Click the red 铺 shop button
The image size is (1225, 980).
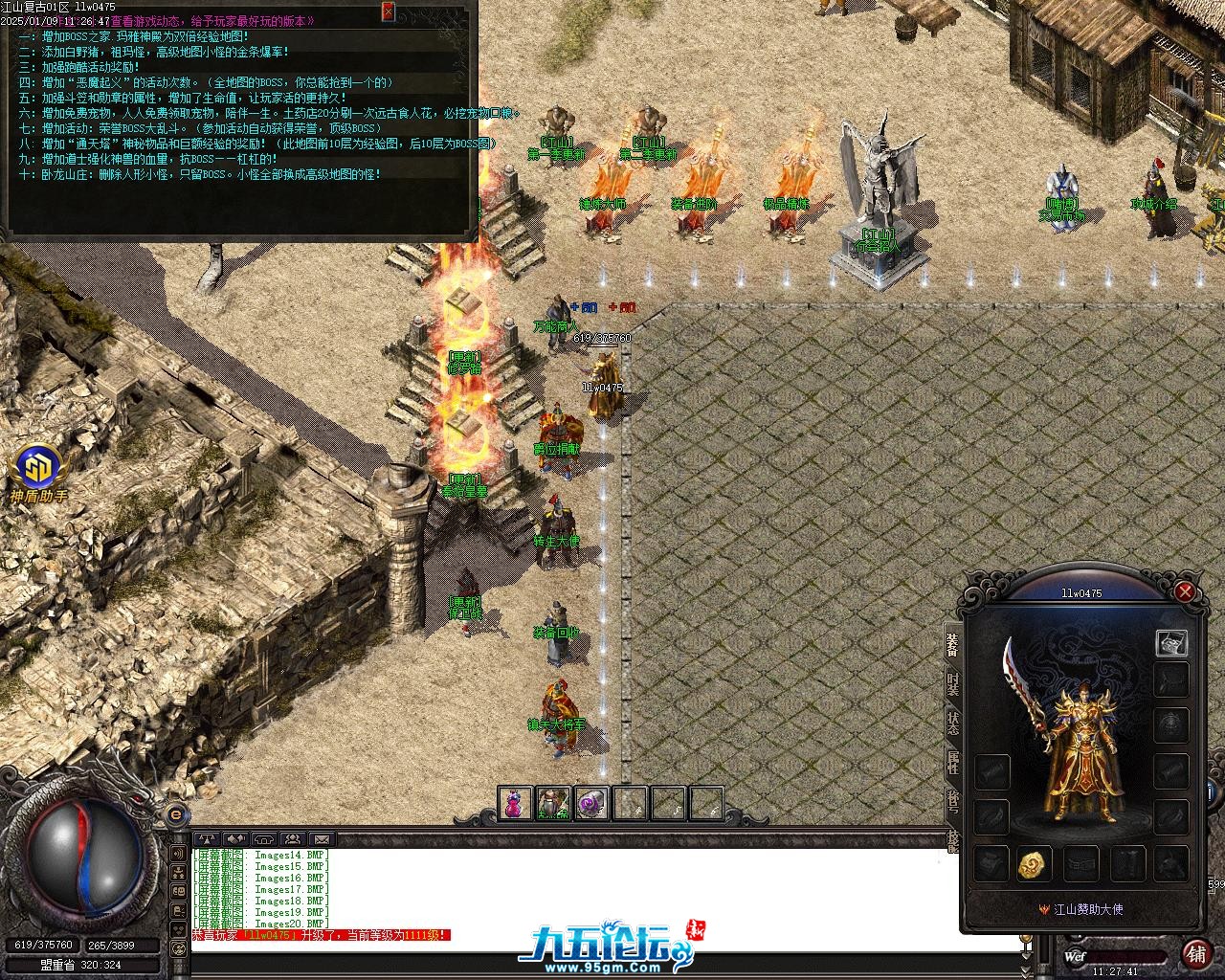pos(1196,953)
